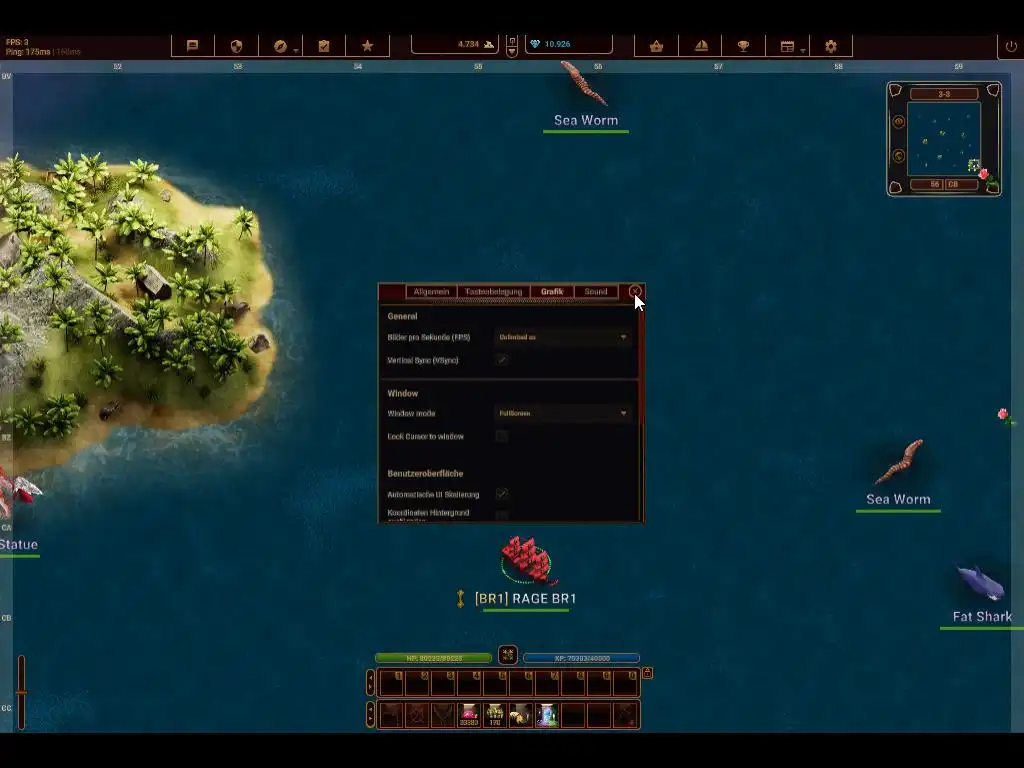Click the shield icon in top bar

click(237, 46)
